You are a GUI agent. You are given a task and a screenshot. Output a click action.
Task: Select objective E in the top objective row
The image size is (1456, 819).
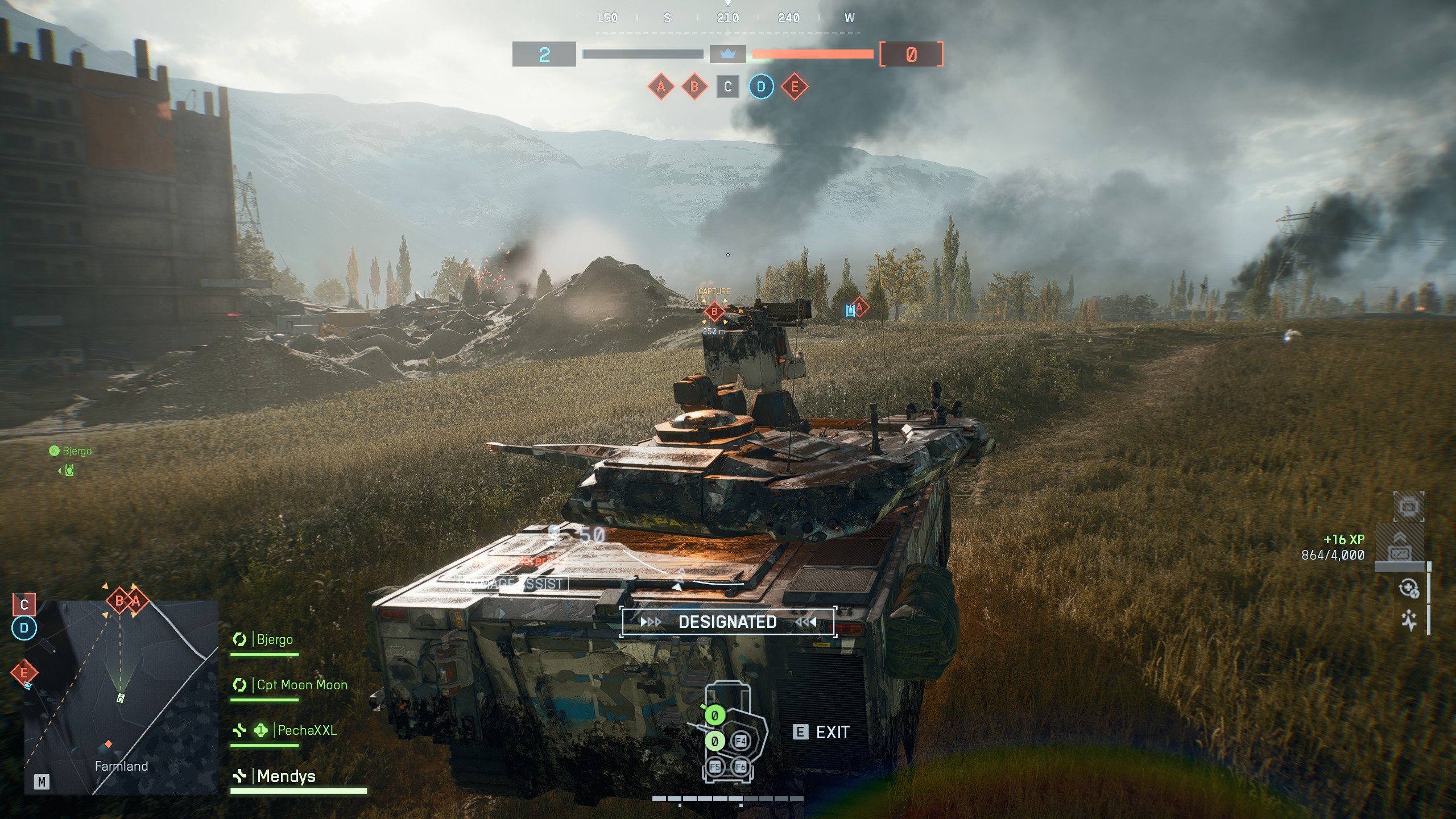pos(795,87)
